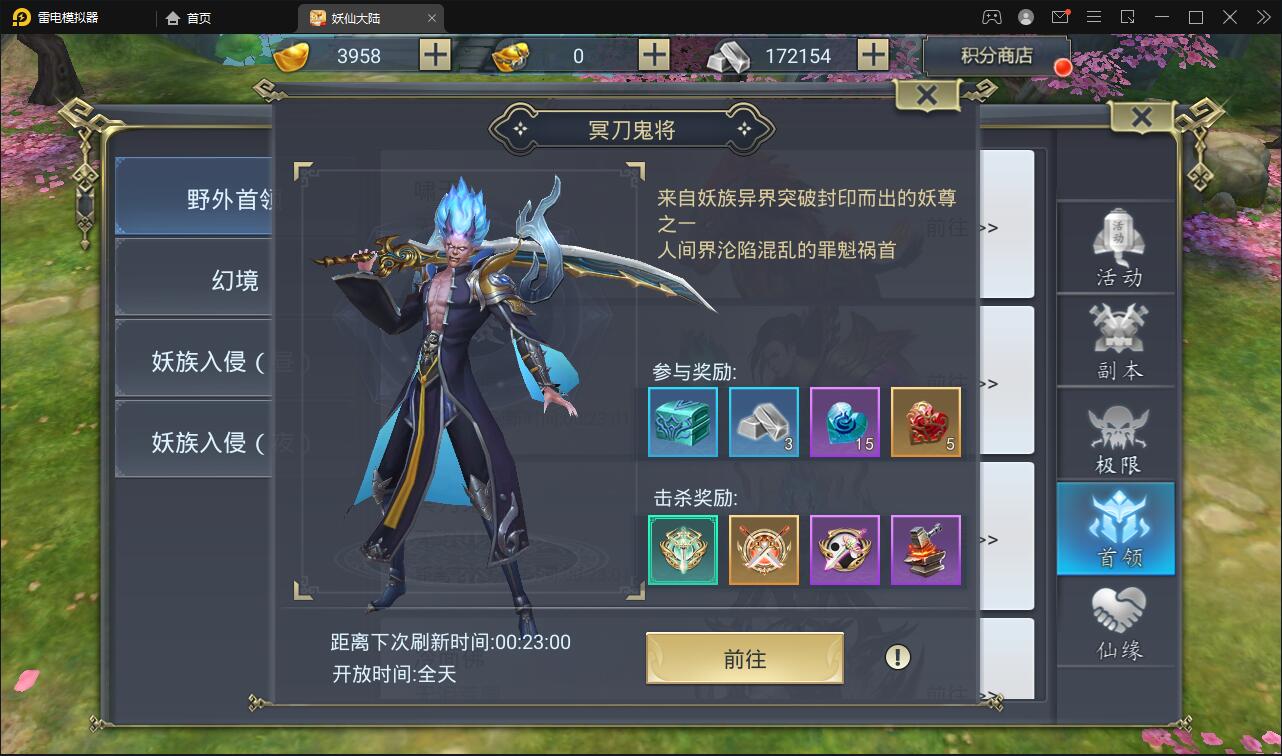Open the 仙缘 handshake sidebar icon
Screen dimensions: 1282x756
[x=1116, y=620]
